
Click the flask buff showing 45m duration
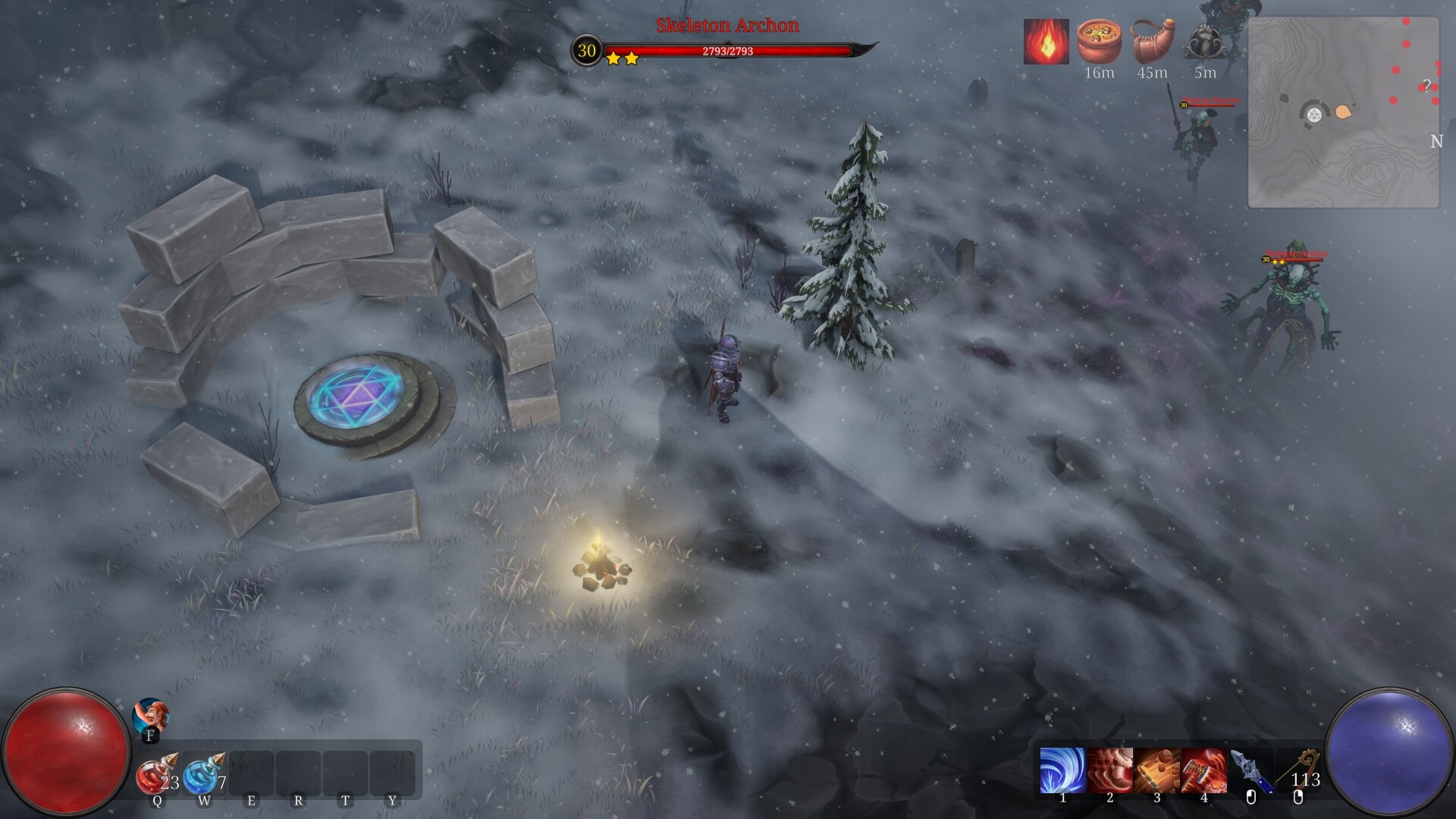pyautogui.click(x=1152, y=42)
